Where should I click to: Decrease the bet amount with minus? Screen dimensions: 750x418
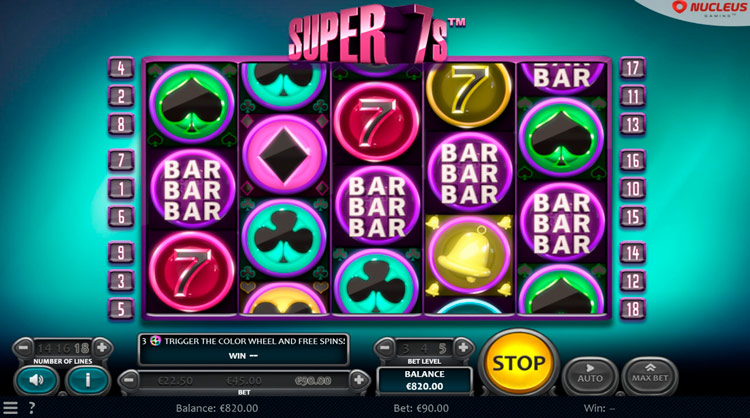(x=128, y=380)
